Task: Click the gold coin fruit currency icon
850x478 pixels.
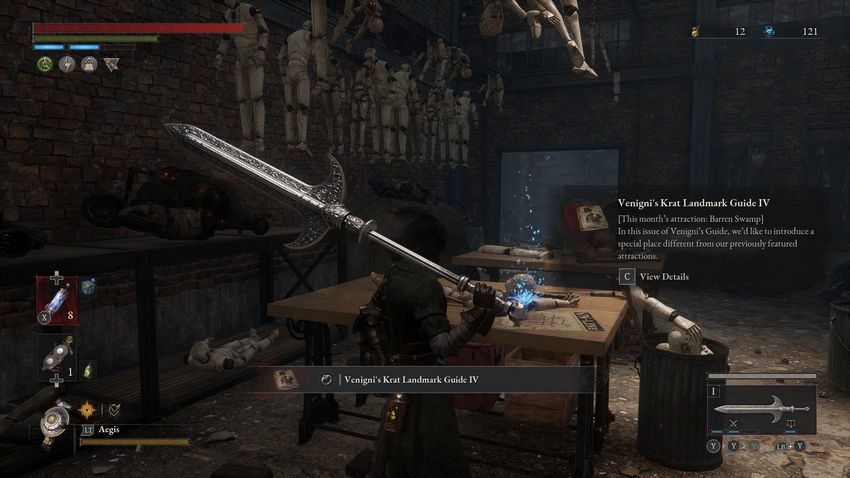Action: tap(695, 32)
